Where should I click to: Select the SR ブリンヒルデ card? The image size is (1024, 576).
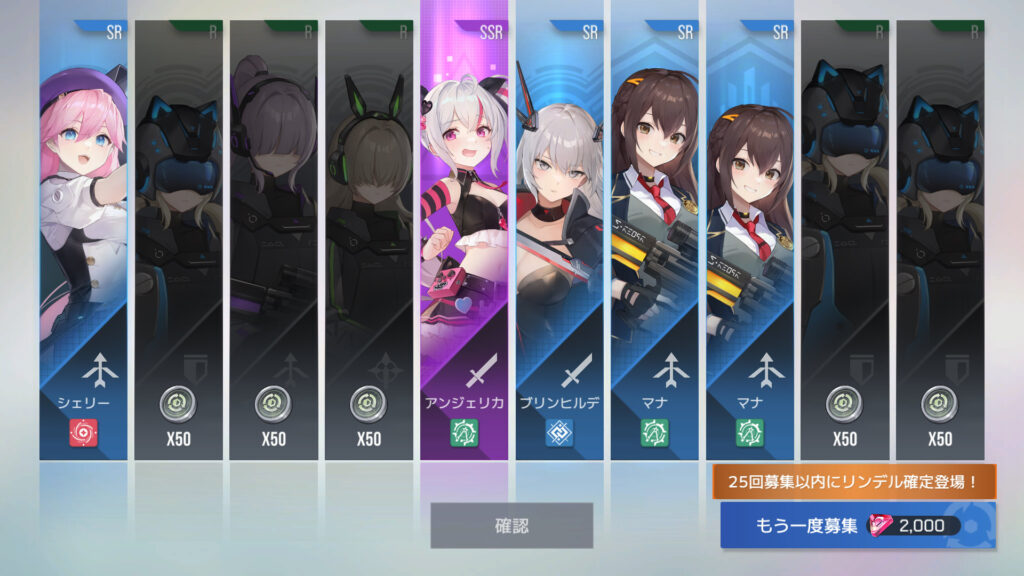[x=559, y=240]
